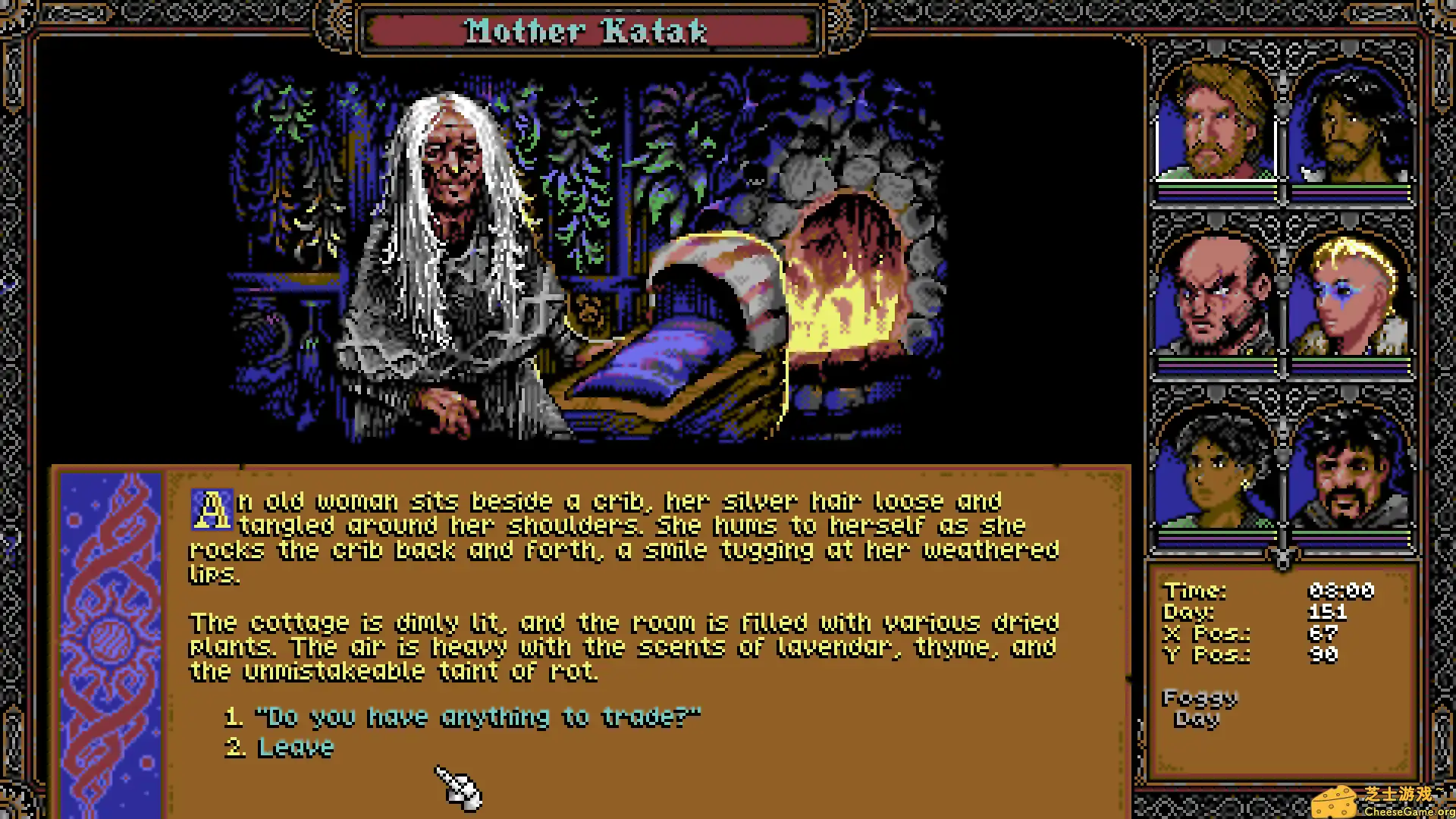Viewport: 1456px width, 819px height.
Task: Click the green health bar under the lead portrait
Action: tap(1213, 186)
